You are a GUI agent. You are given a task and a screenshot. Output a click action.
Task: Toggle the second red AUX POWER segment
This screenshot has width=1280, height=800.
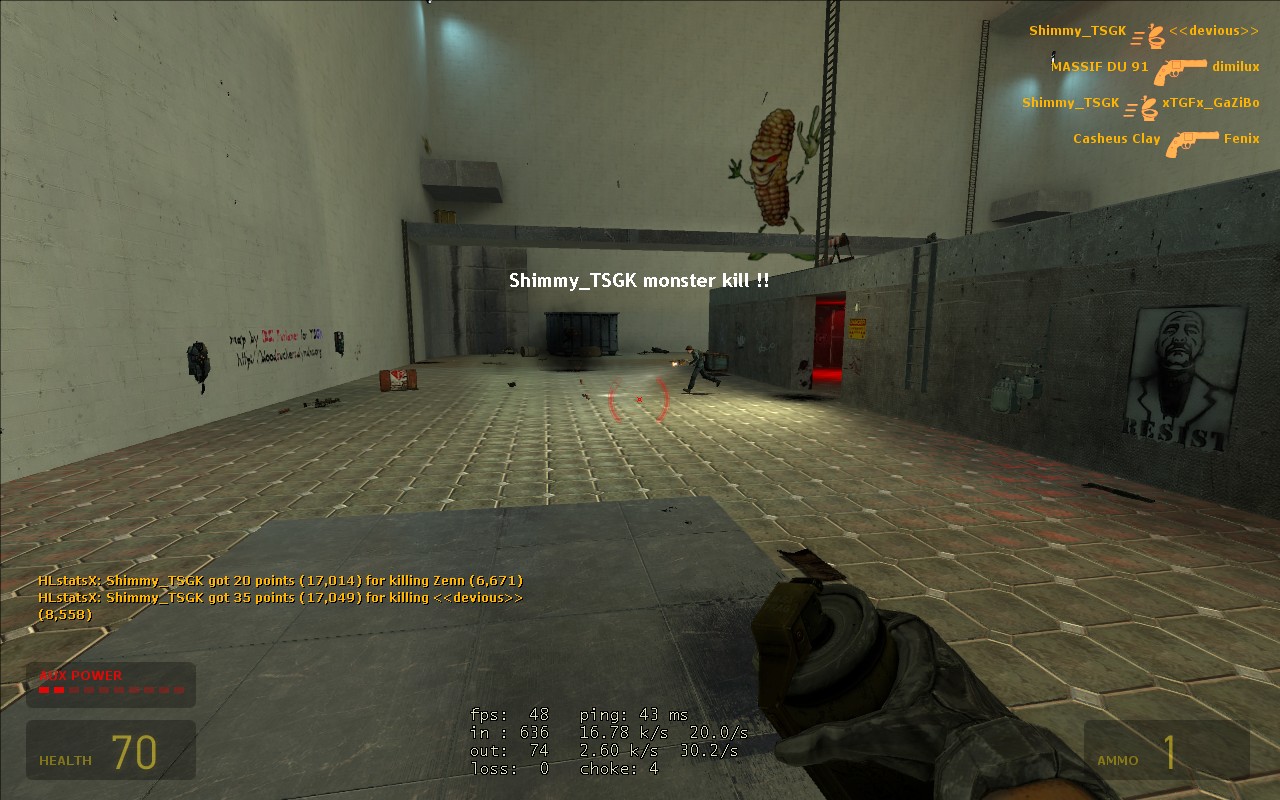click(59, 688)
